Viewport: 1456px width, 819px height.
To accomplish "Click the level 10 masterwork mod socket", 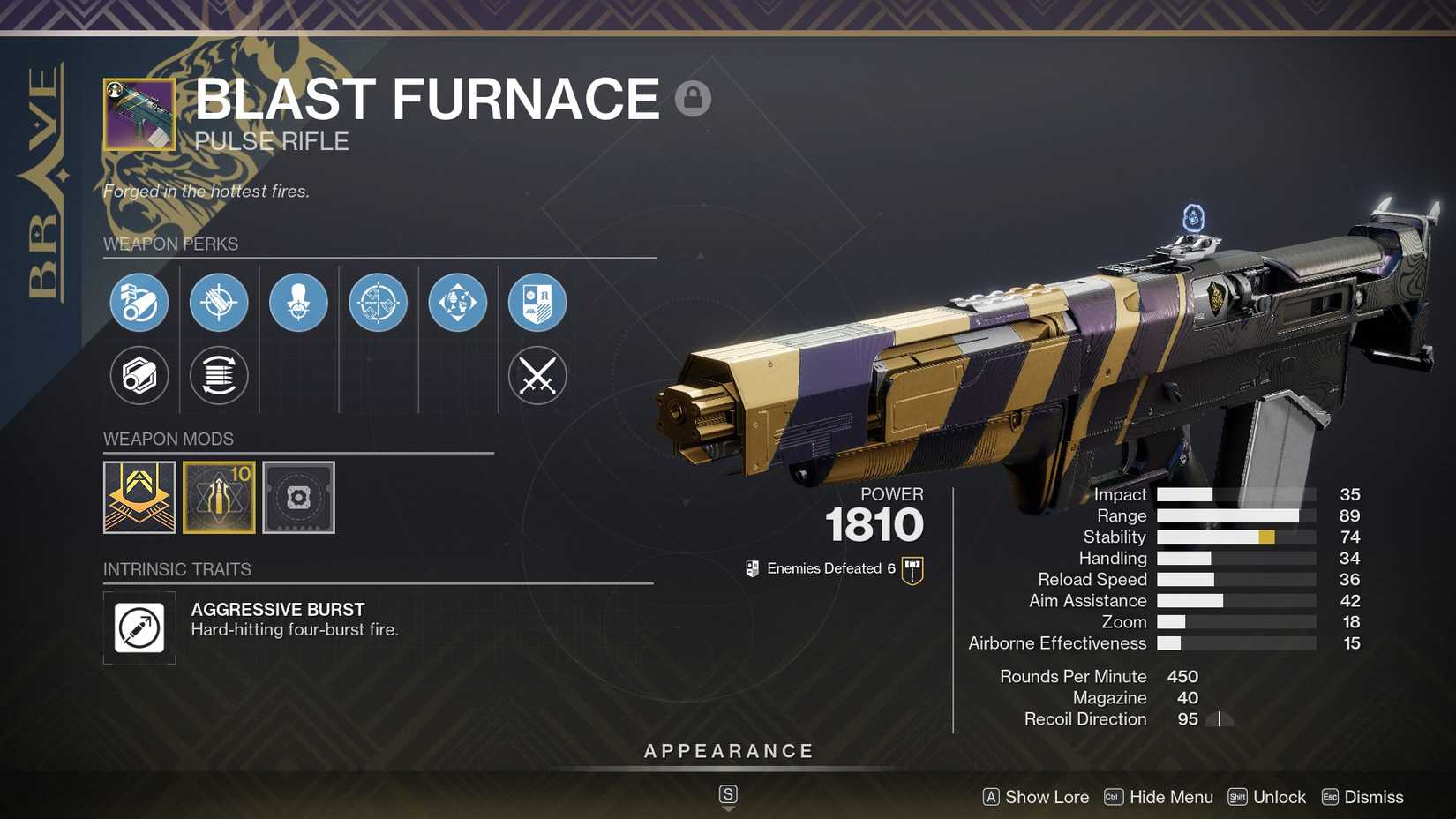I will pos(219,497).
